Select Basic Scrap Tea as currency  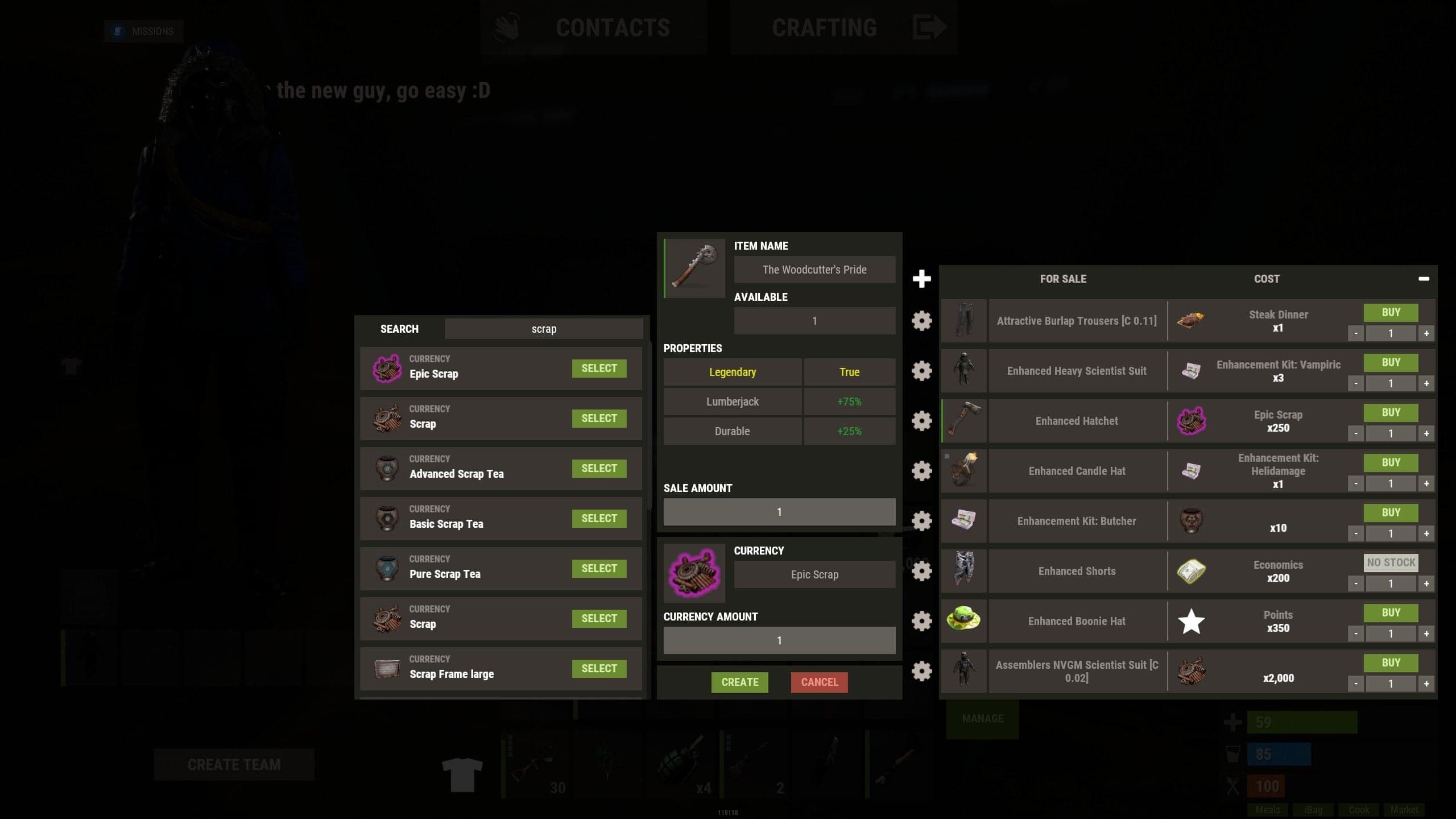pos(599,518)
